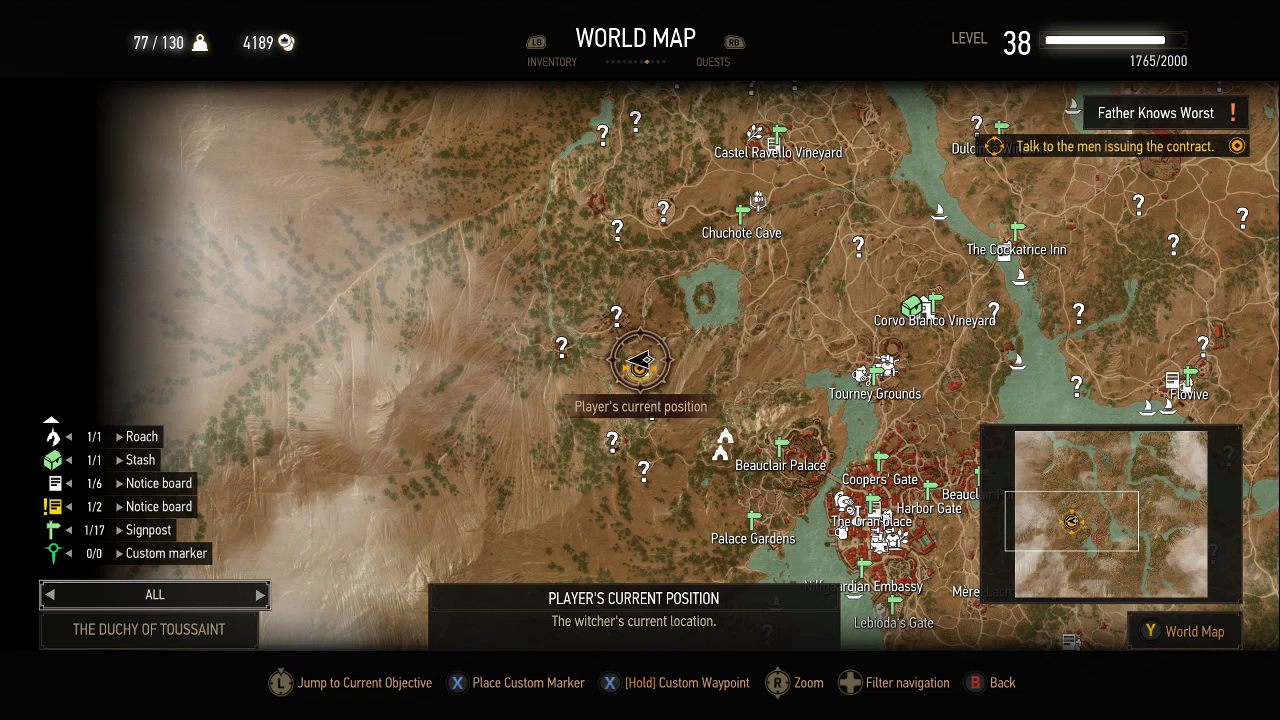Cycle map filter left from ALL
1280x720 pixels.
(50, 595)
